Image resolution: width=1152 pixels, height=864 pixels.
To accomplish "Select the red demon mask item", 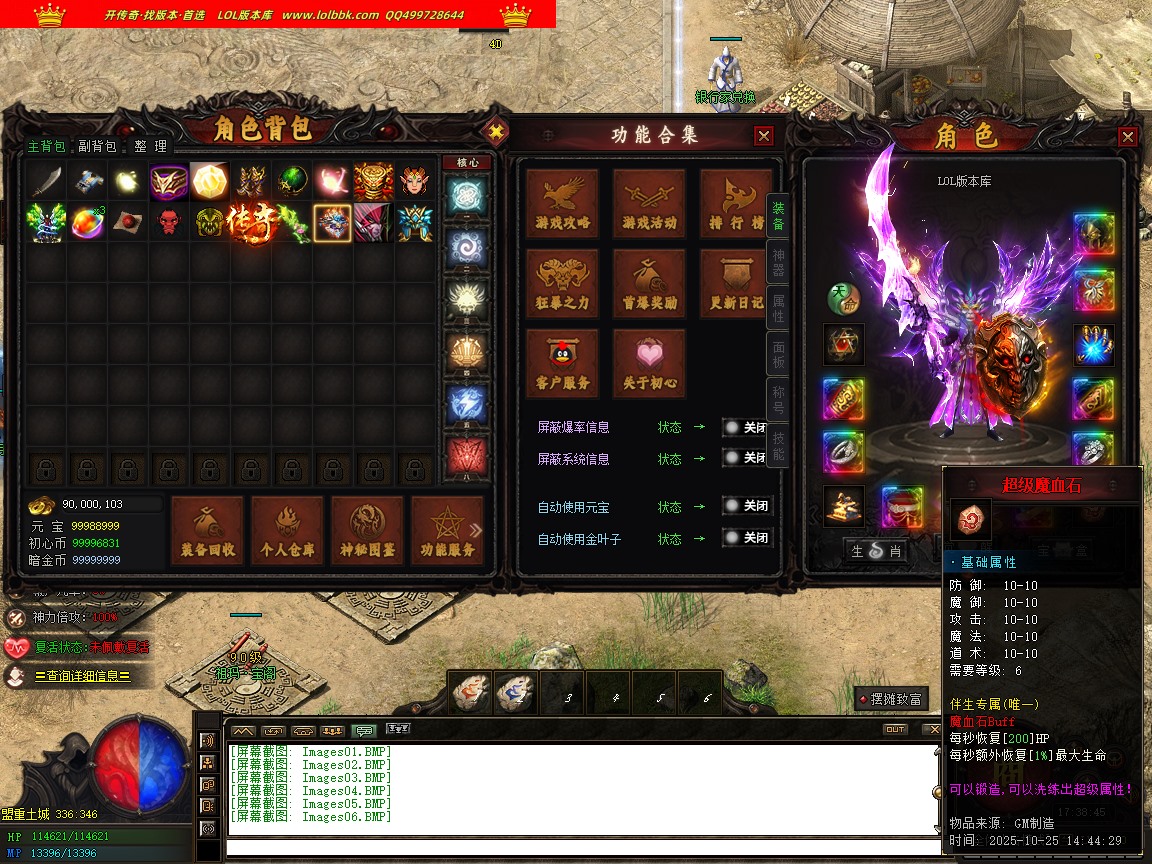I will click(168, 222).
